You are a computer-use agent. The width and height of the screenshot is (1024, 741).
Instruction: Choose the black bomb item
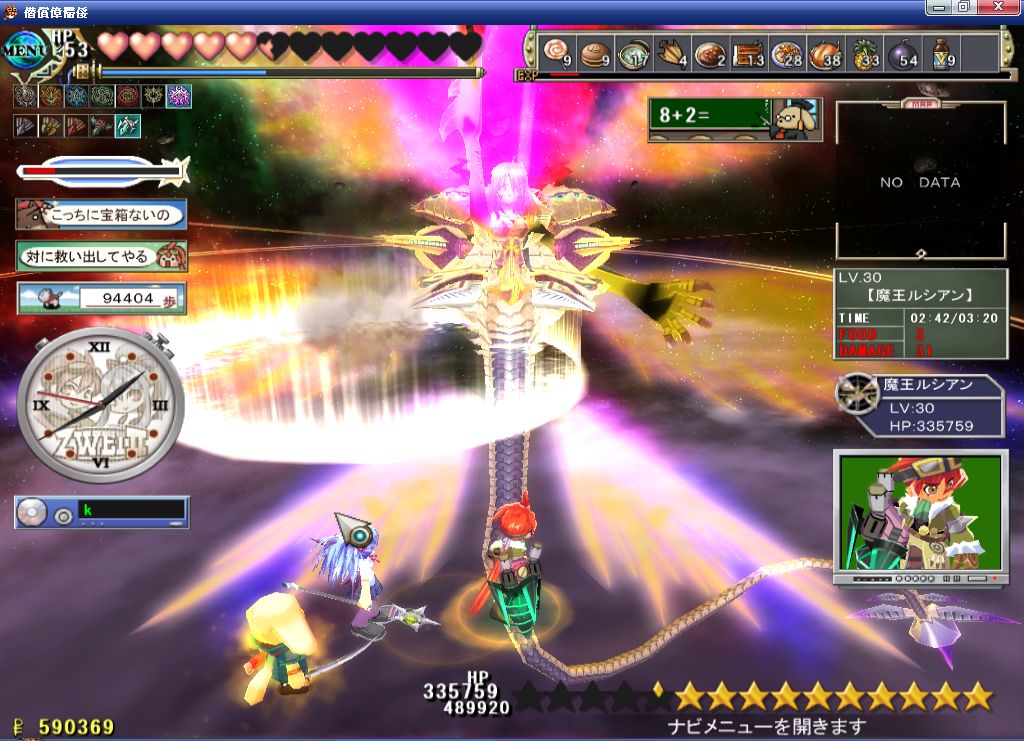tap(905, 53)
